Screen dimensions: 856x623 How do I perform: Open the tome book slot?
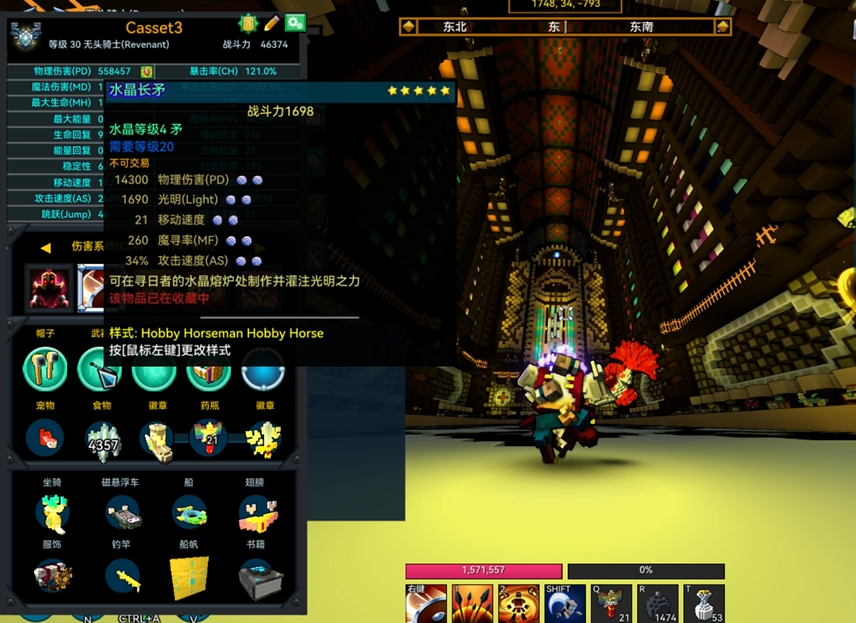256,577
